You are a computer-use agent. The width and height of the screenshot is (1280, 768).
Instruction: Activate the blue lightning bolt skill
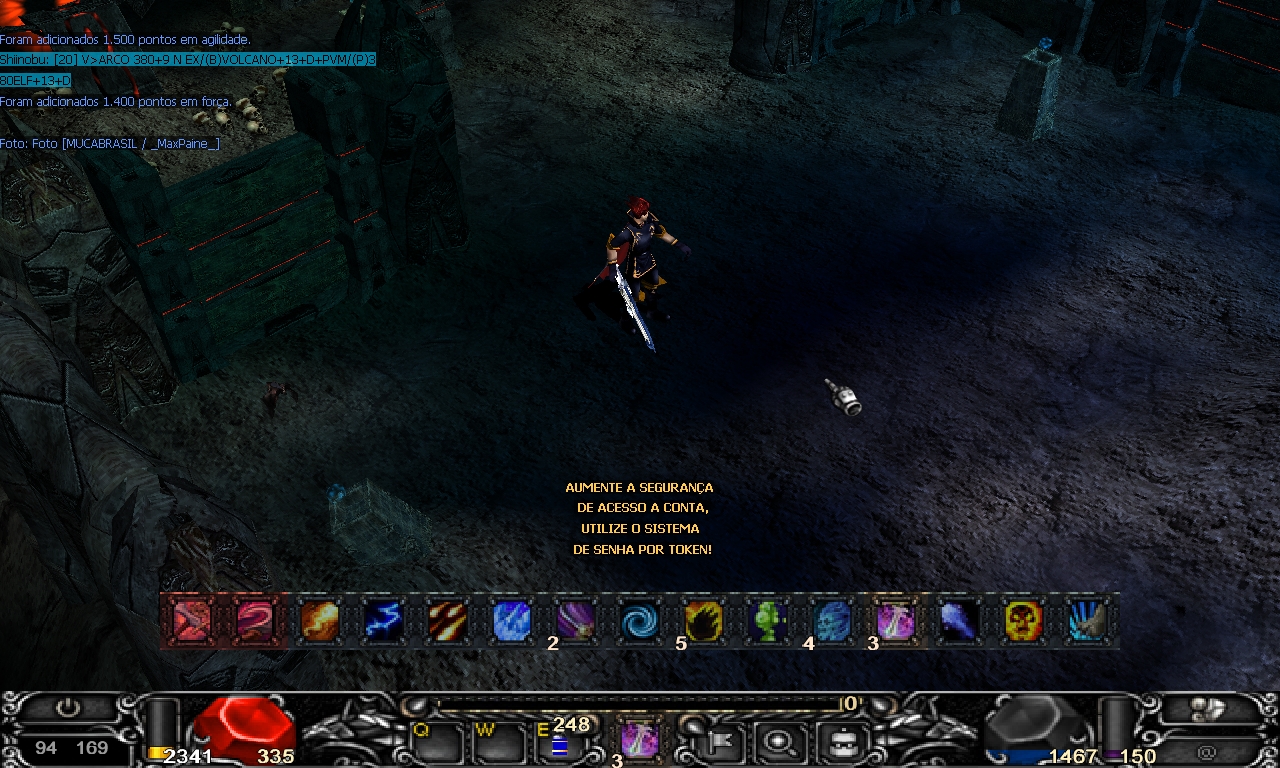tap(383, 621)
